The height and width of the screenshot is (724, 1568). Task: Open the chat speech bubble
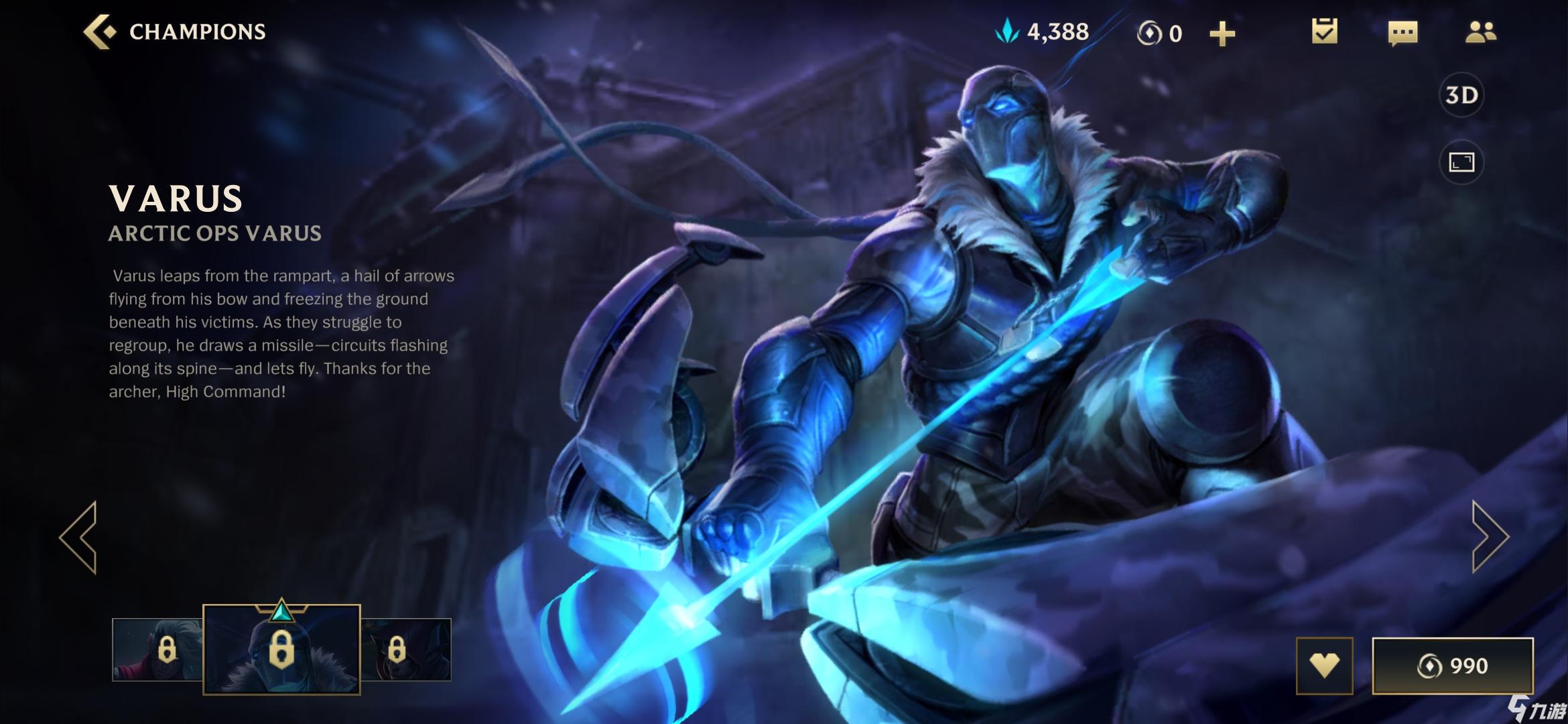click(x=1402, y=32)
